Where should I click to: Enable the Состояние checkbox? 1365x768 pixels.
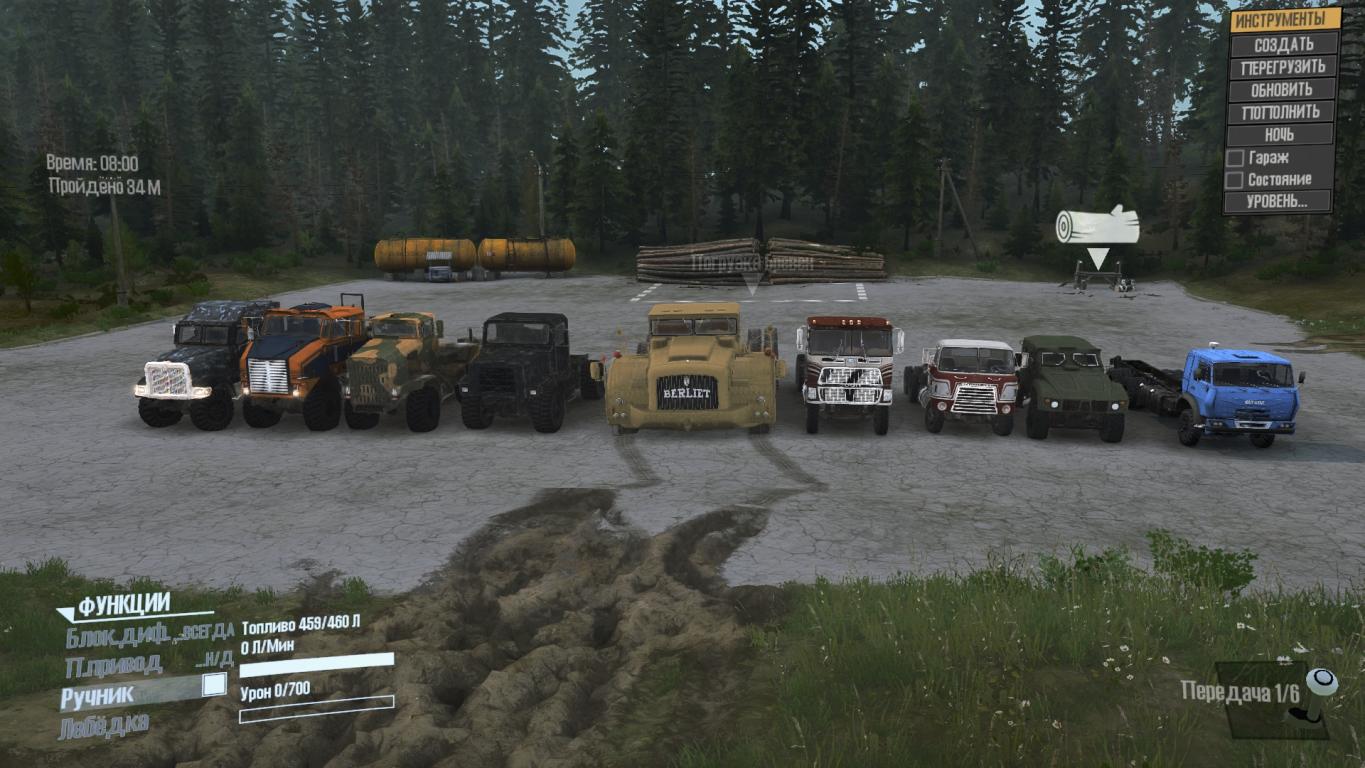click(1236, 180)
